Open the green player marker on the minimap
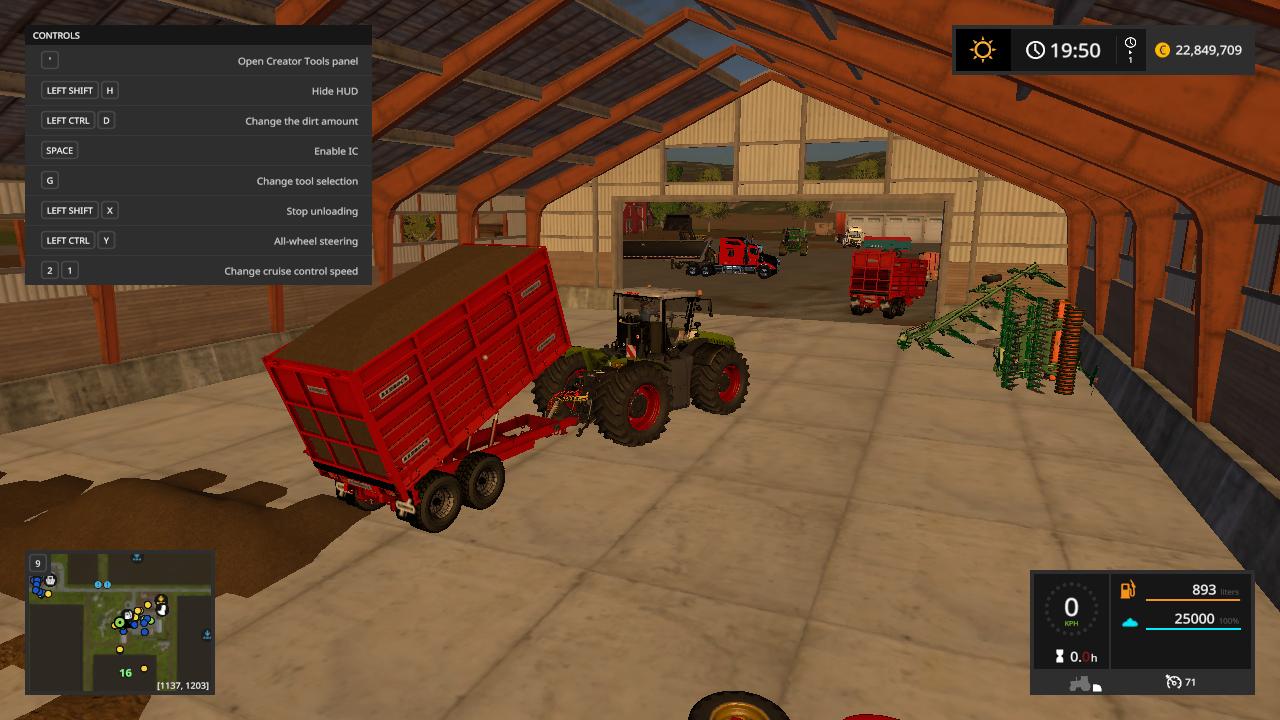This screenshot has width=1280, height=720. click(x=119, y=622)
